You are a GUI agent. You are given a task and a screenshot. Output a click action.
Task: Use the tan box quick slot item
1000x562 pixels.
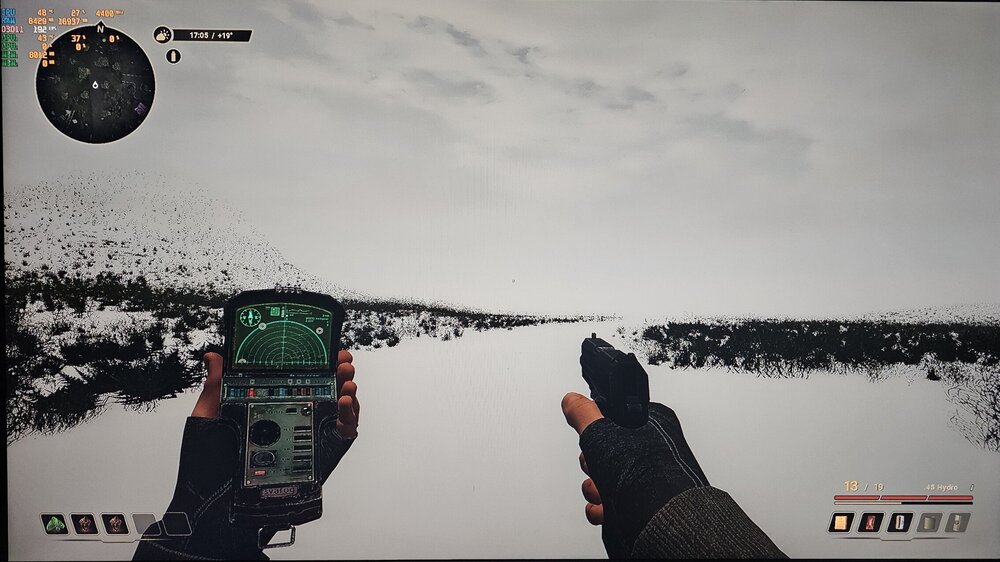pyautogui.click(x=841, y=522)
